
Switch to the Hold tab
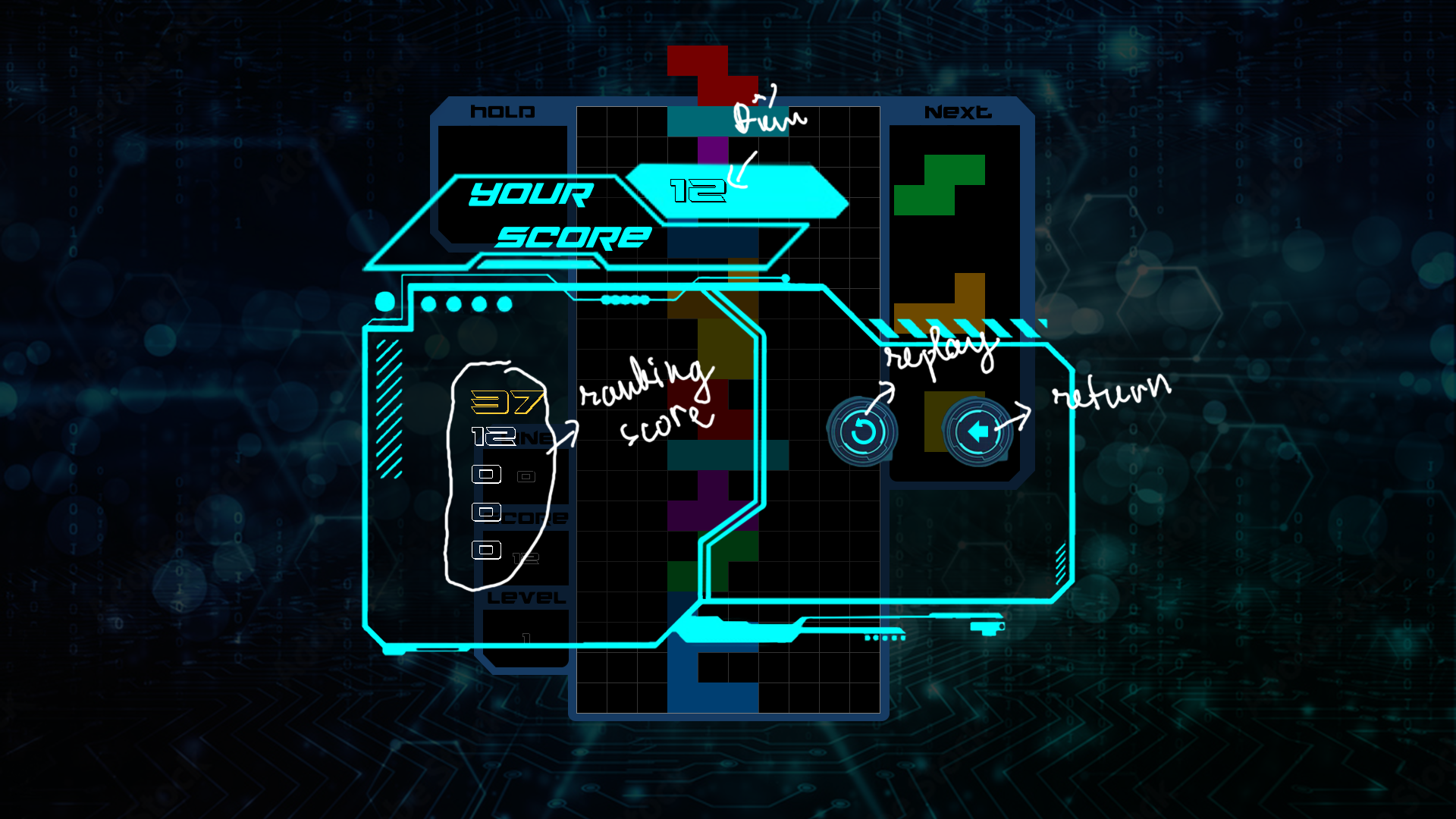[x=503, y=111]
